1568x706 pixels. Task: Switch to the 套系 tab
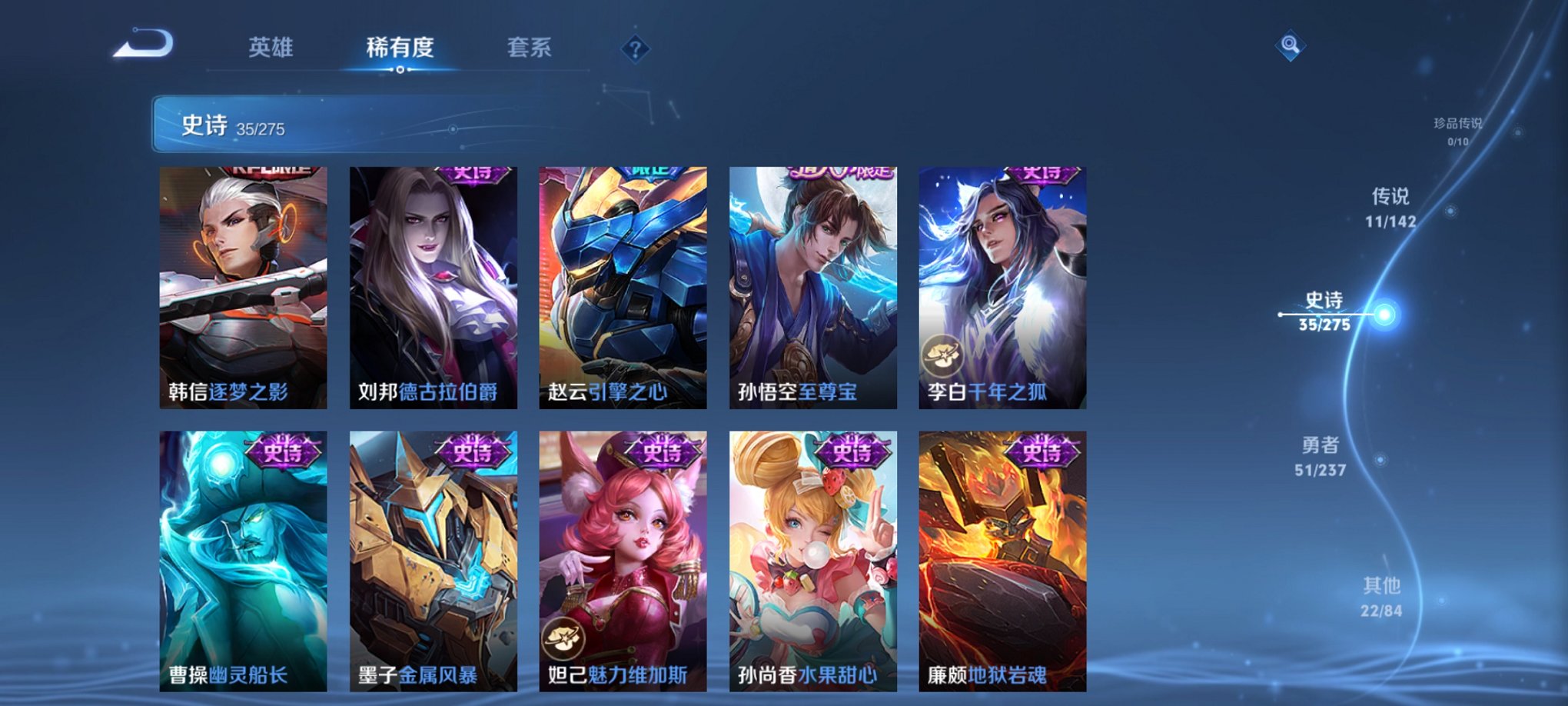coord(530,48)
